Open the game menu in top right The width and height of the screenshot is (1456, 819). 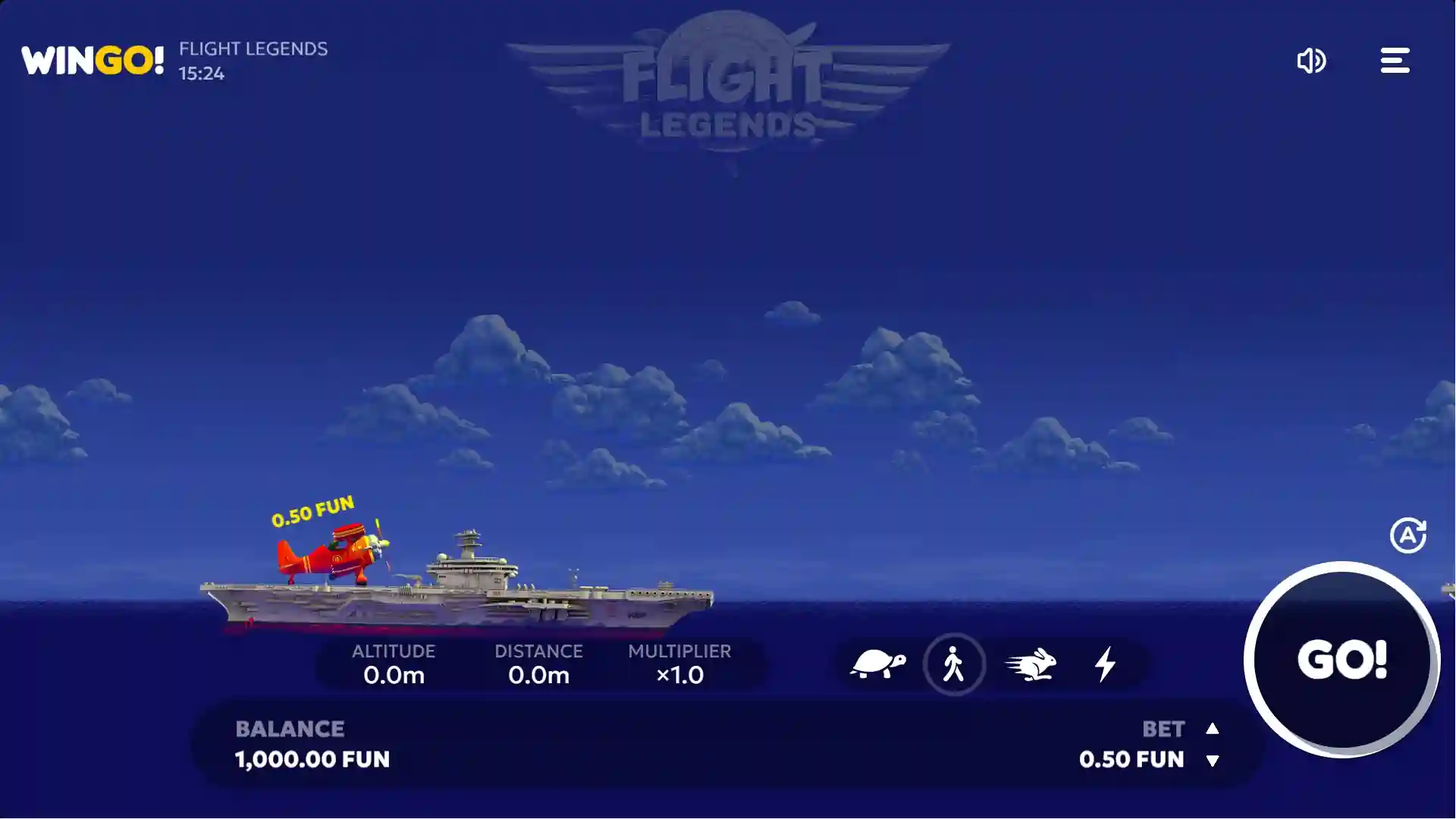1395,61
